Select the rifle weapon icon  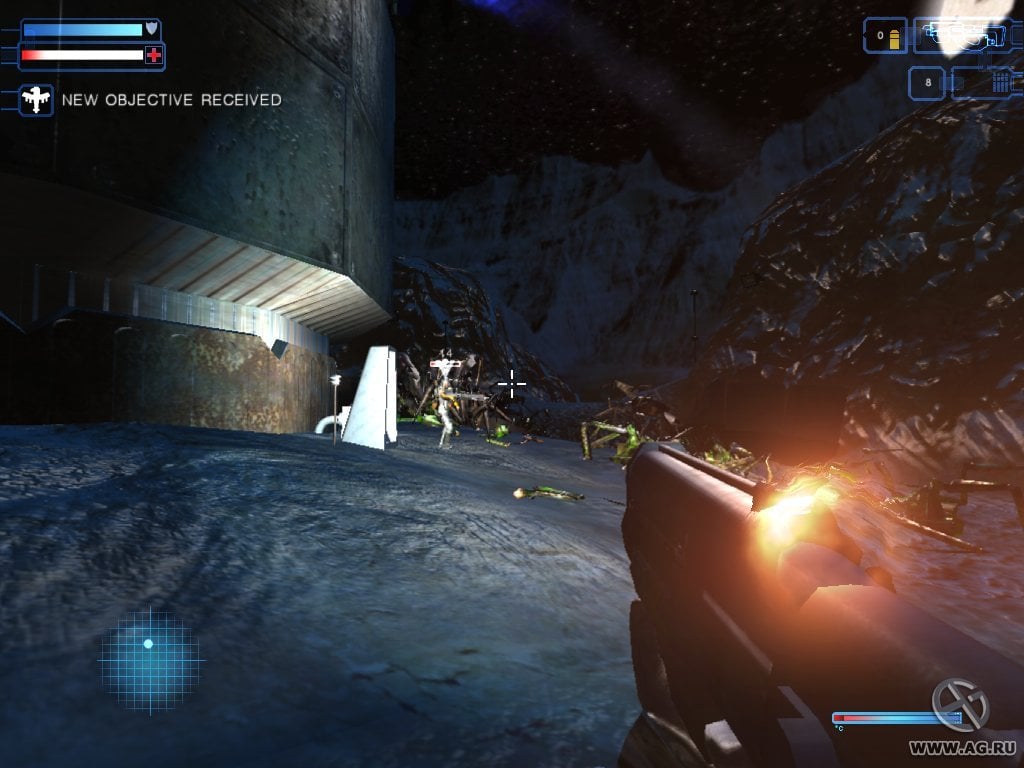pos(959,36)
